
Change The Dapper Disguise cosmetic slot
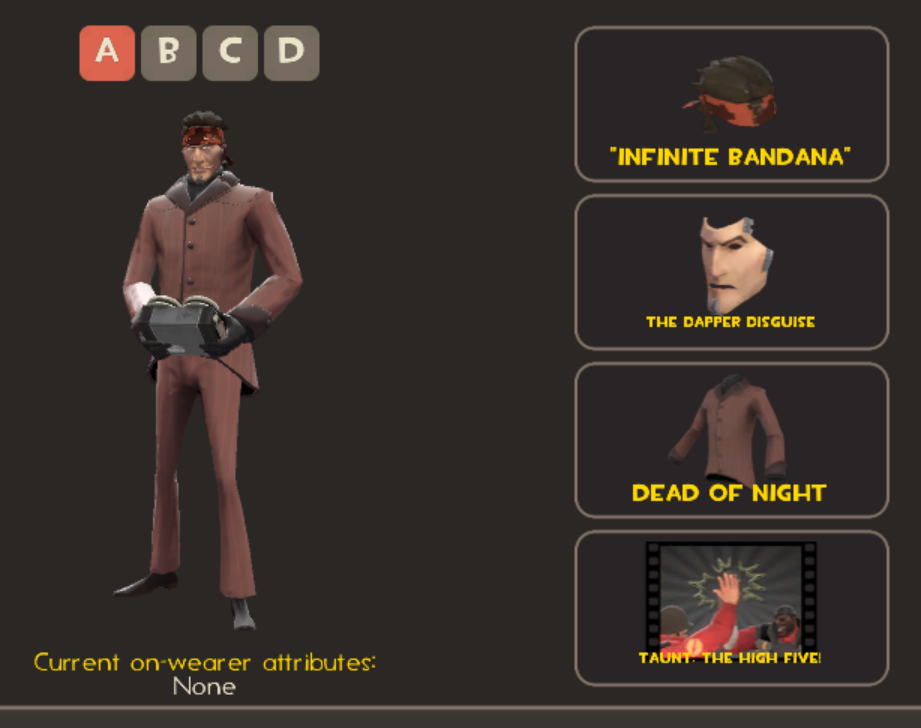click(x=731, y=272)
